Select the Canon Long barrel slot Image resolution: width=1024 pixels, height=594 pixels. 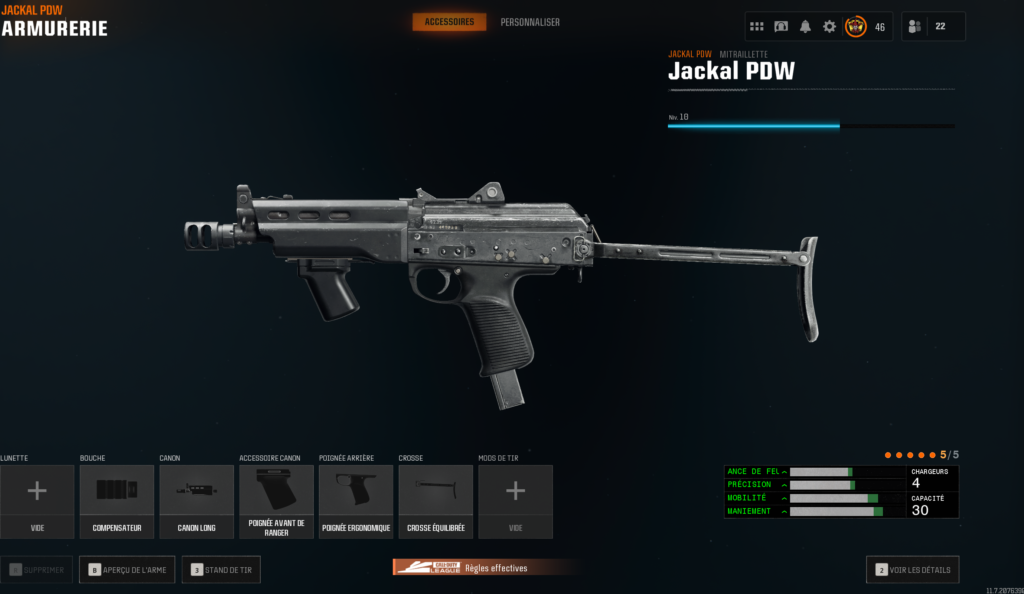coord(196,501)
